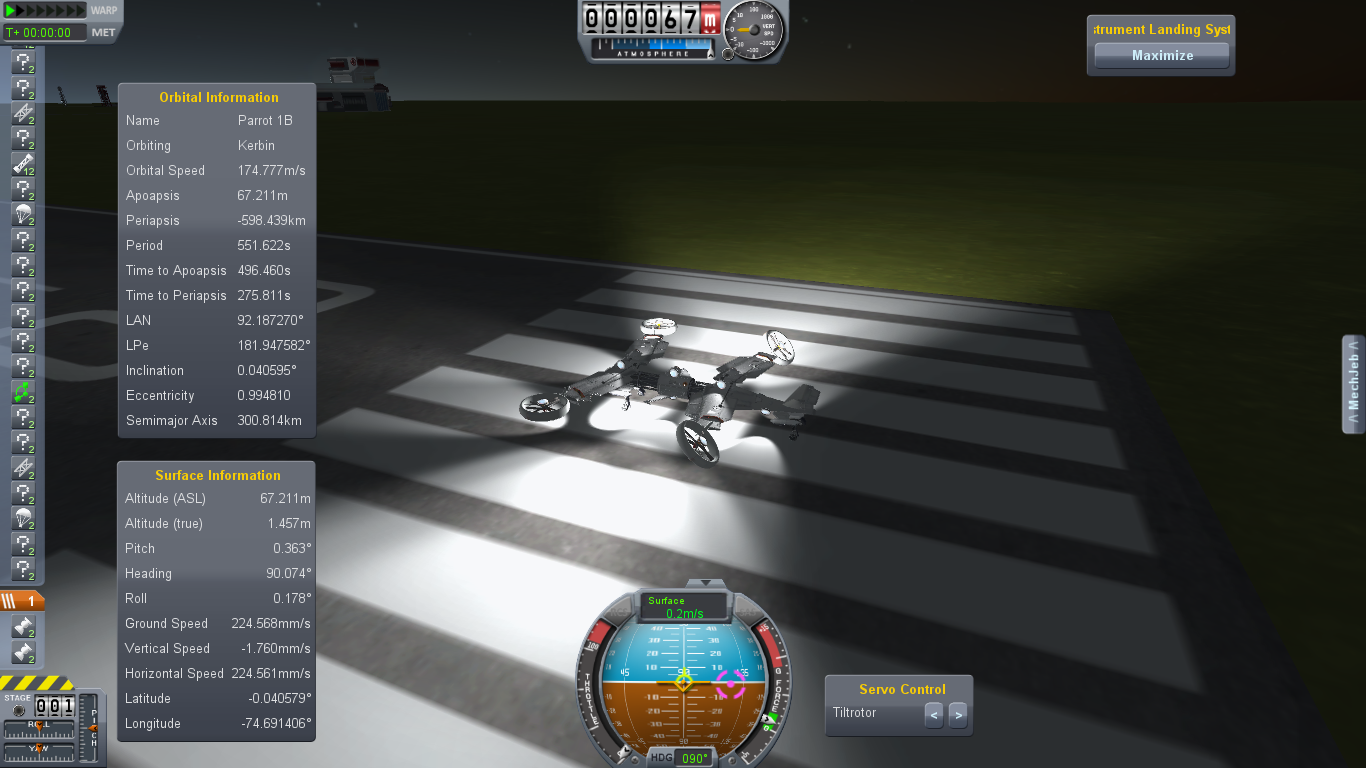Click the strut part icon labeled 12

(x=24, y=164)
